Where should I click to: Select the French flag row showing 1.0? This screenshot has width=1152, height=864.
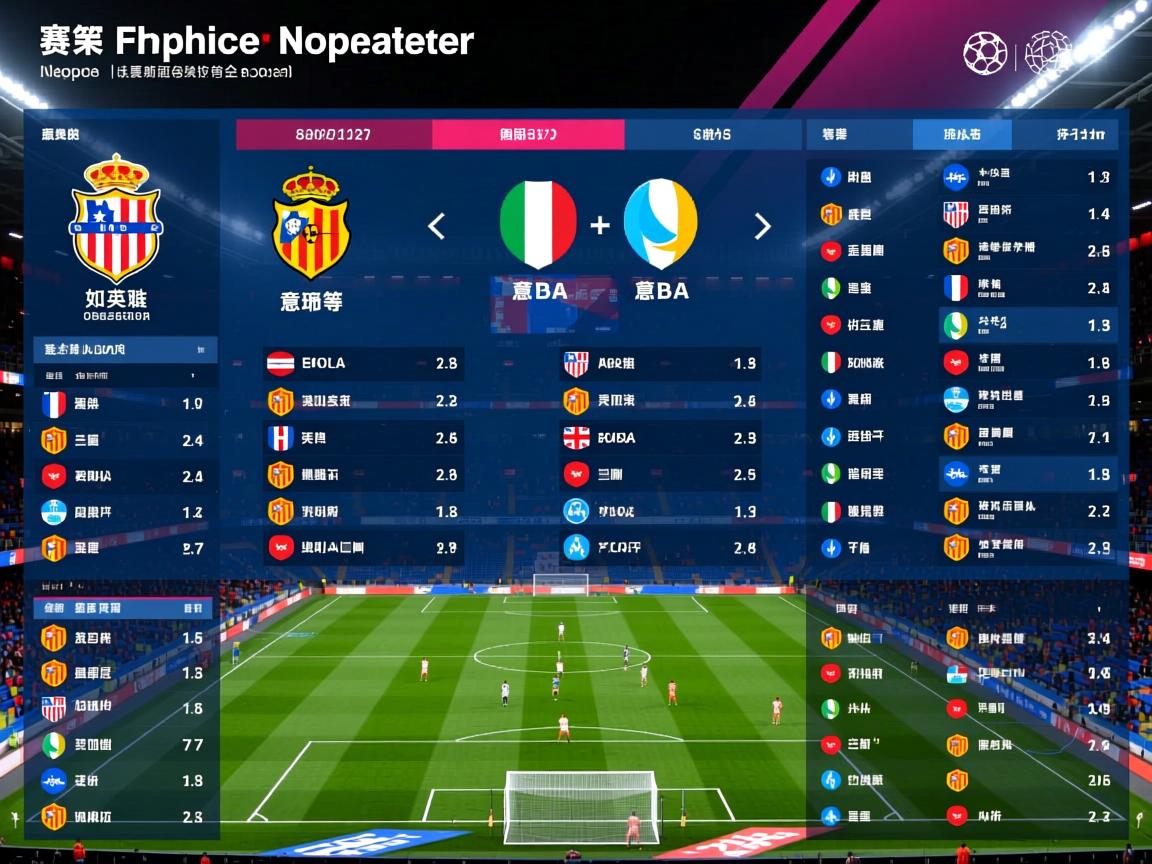pos(124,404)
